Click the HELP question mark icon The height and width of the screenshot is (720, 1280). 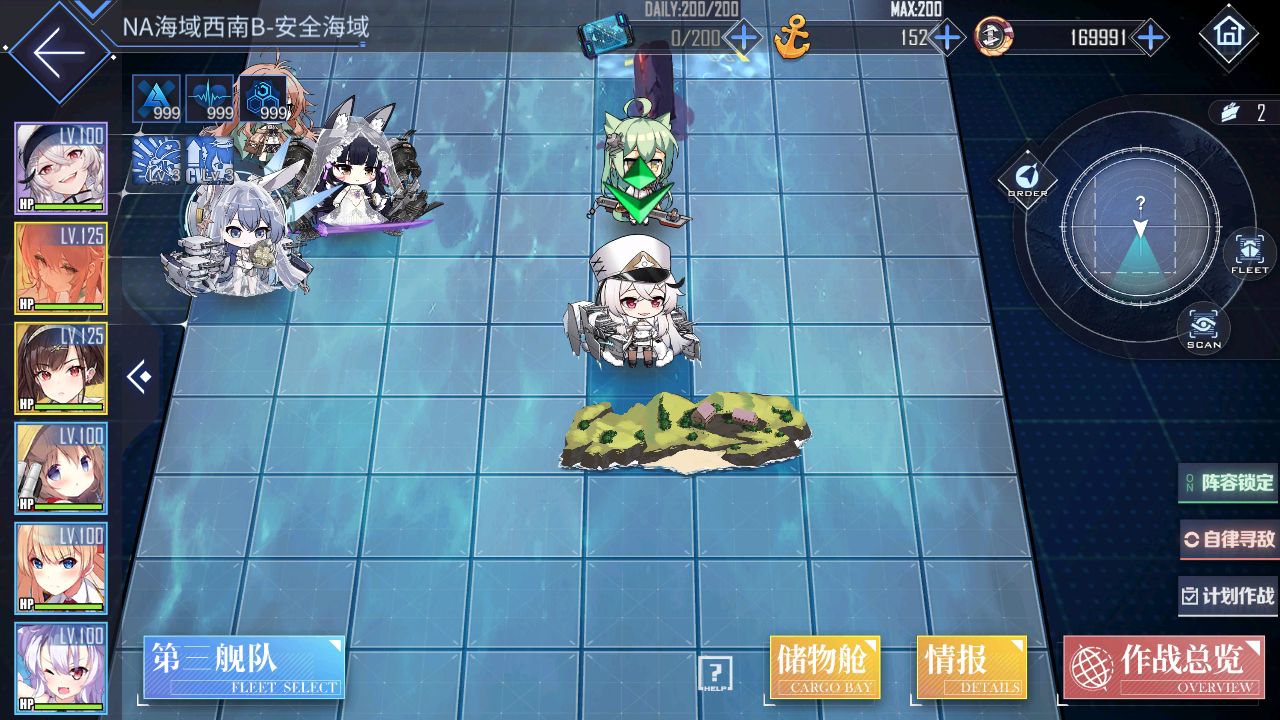[715, 674]
